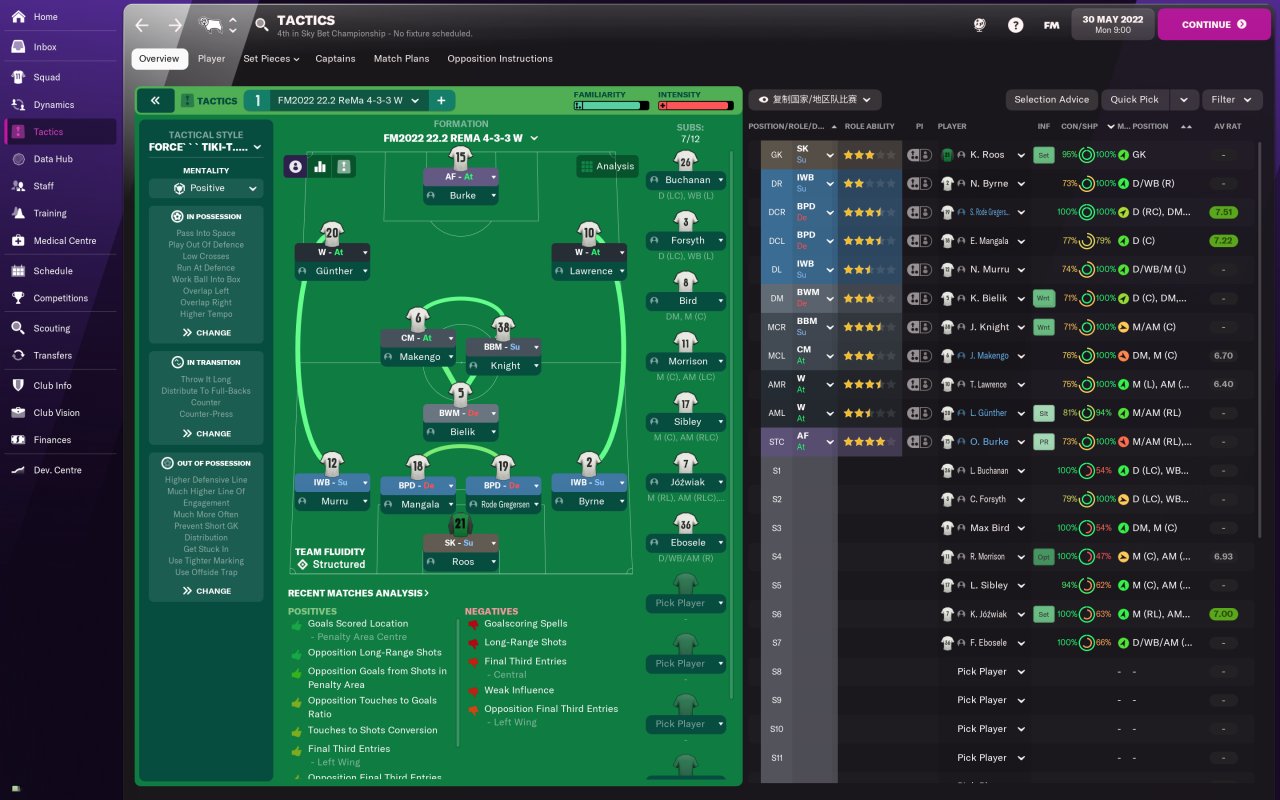Open the Mentality Positive dropdown
The image size is (1280, 800).
206,188
